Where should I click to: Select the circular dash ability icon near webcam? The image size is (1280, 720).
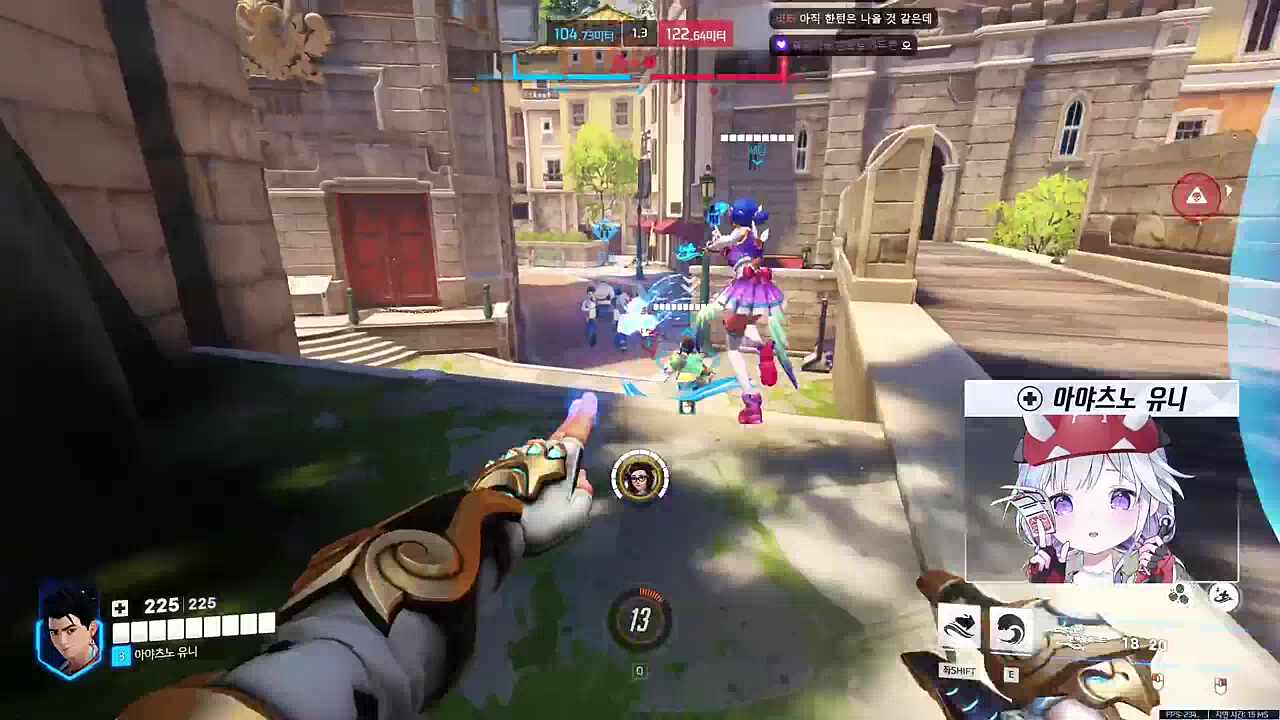tap(1222, 594)
